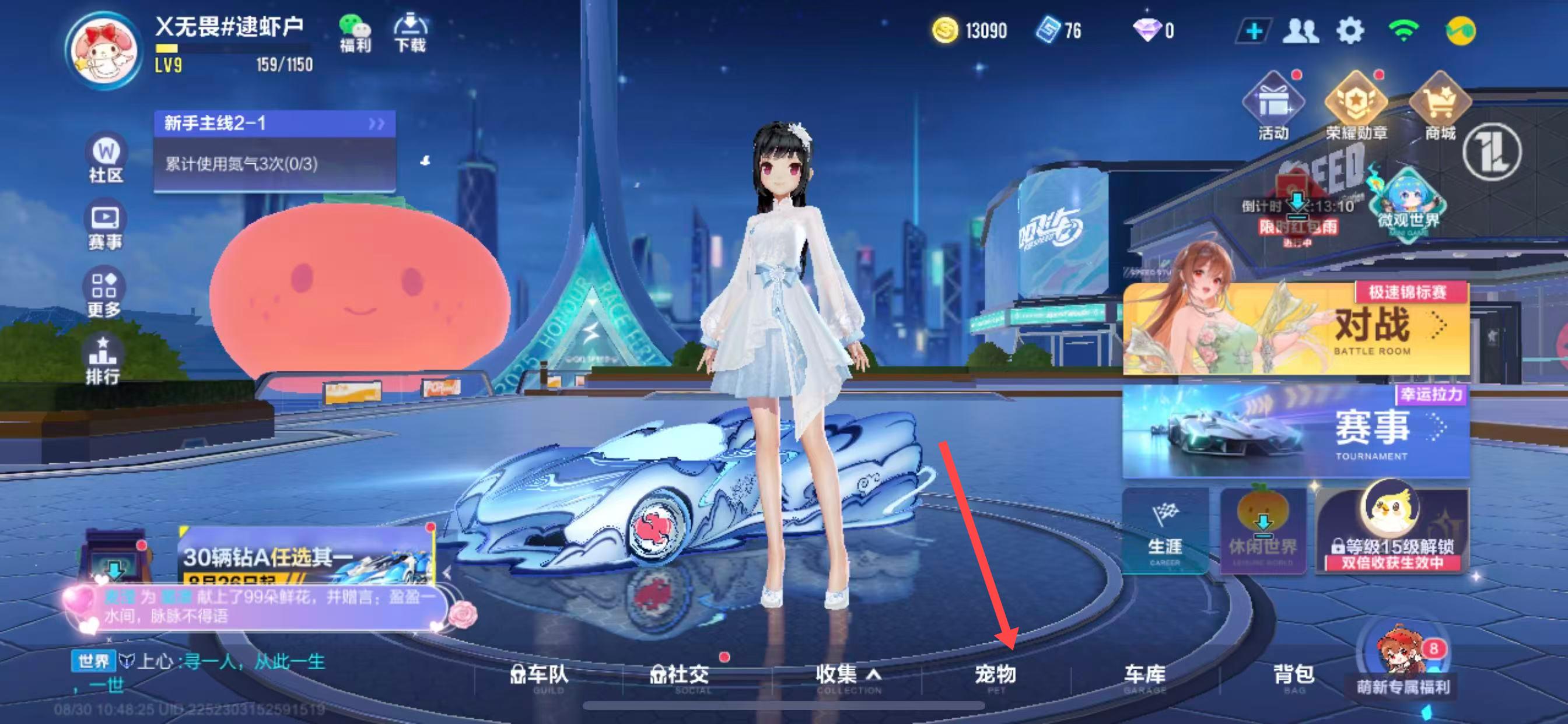
Task: Expand the 收集 collection menu
Action: tap(848, 676)
